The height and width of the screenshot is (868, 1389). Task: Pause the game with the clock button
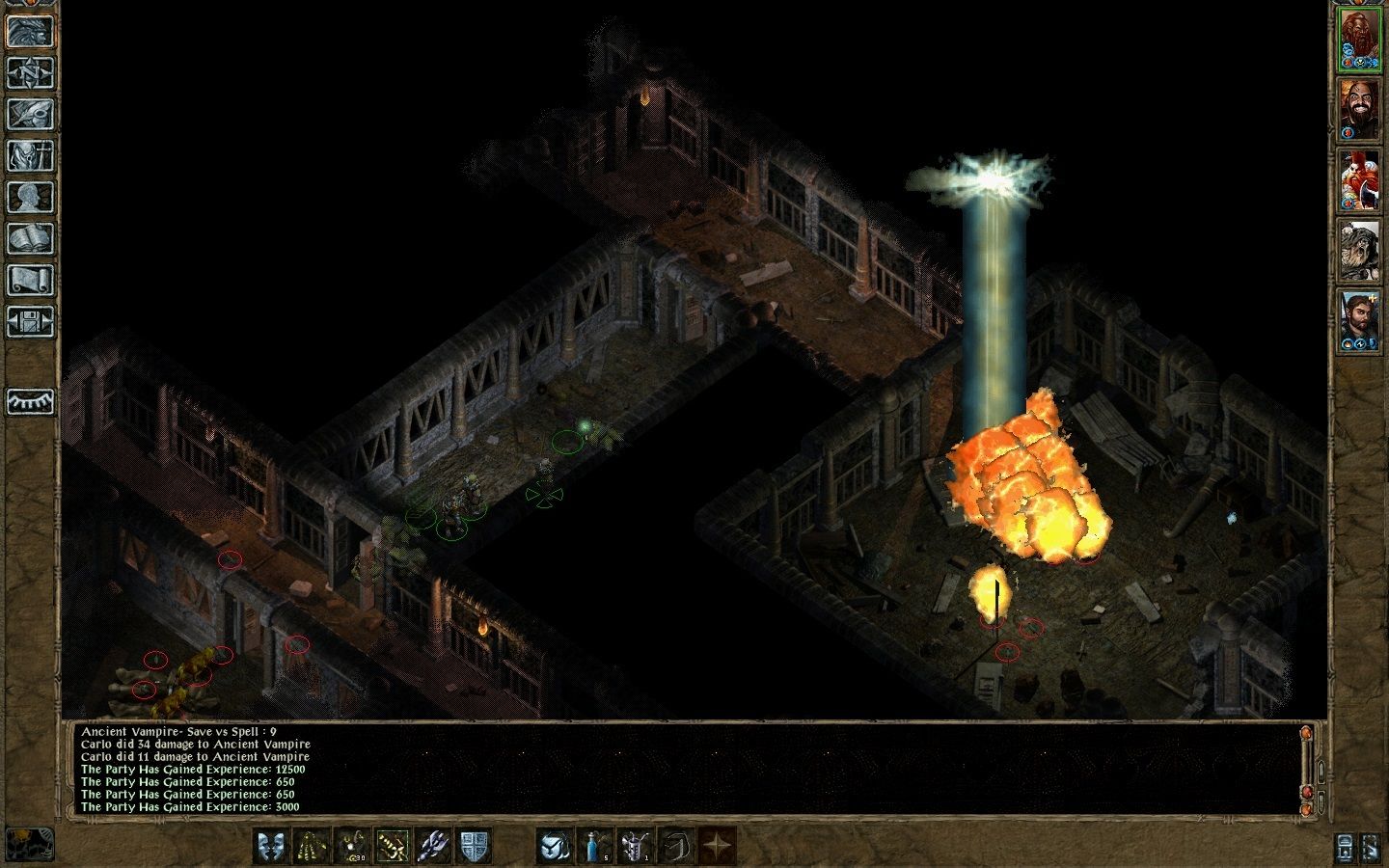click(x=1345, y=848)
